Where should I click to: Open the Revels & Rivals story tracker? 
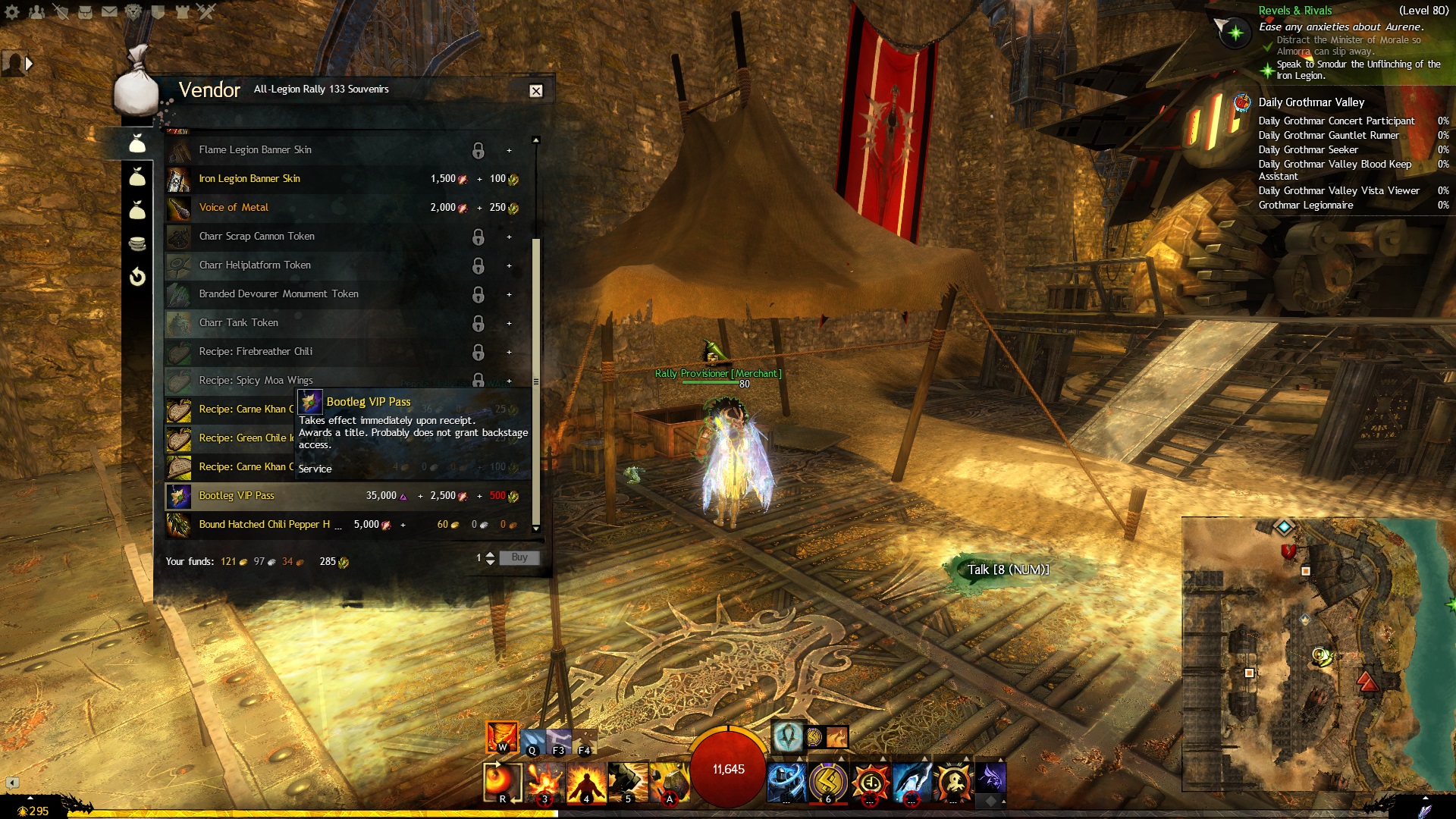[x=1294, y=11]
